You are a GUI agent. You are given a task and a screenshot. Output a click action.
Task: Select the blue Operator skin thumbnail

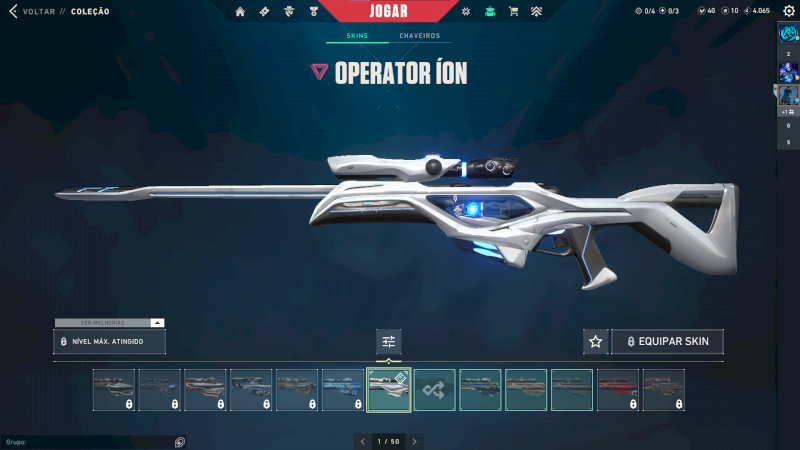pos(343,390)
